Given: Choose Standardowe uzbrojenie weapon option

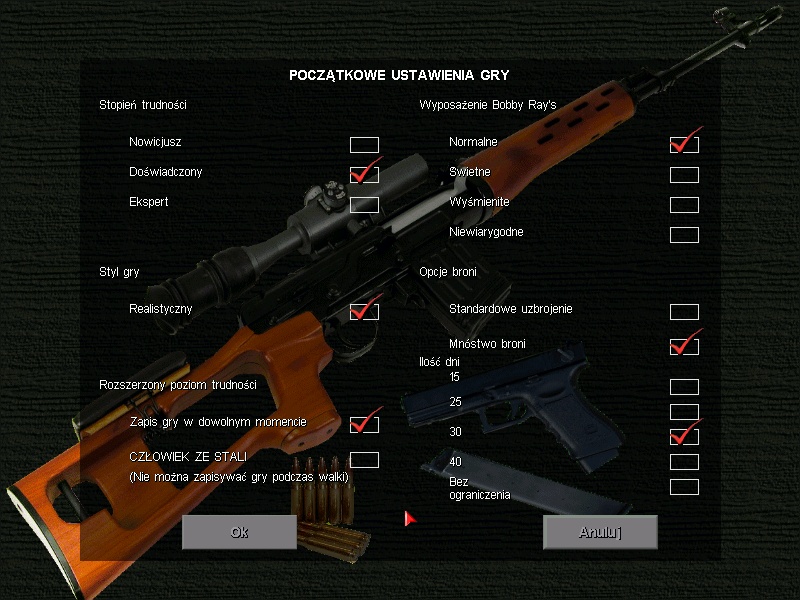Looking at the screenshot, I should pos(684,312).
